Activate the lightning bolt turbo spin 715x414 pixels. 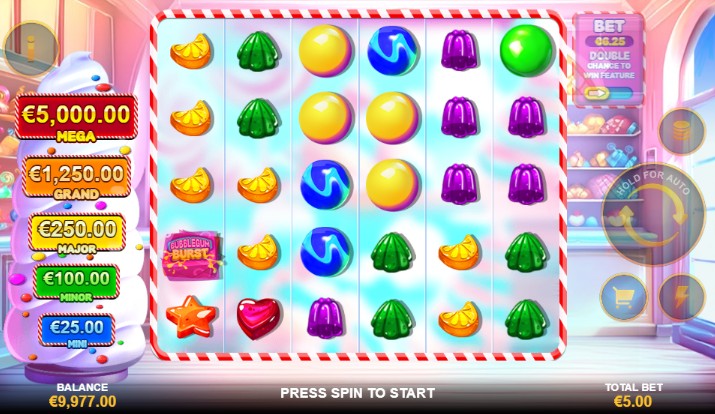(x=681, y=297)
